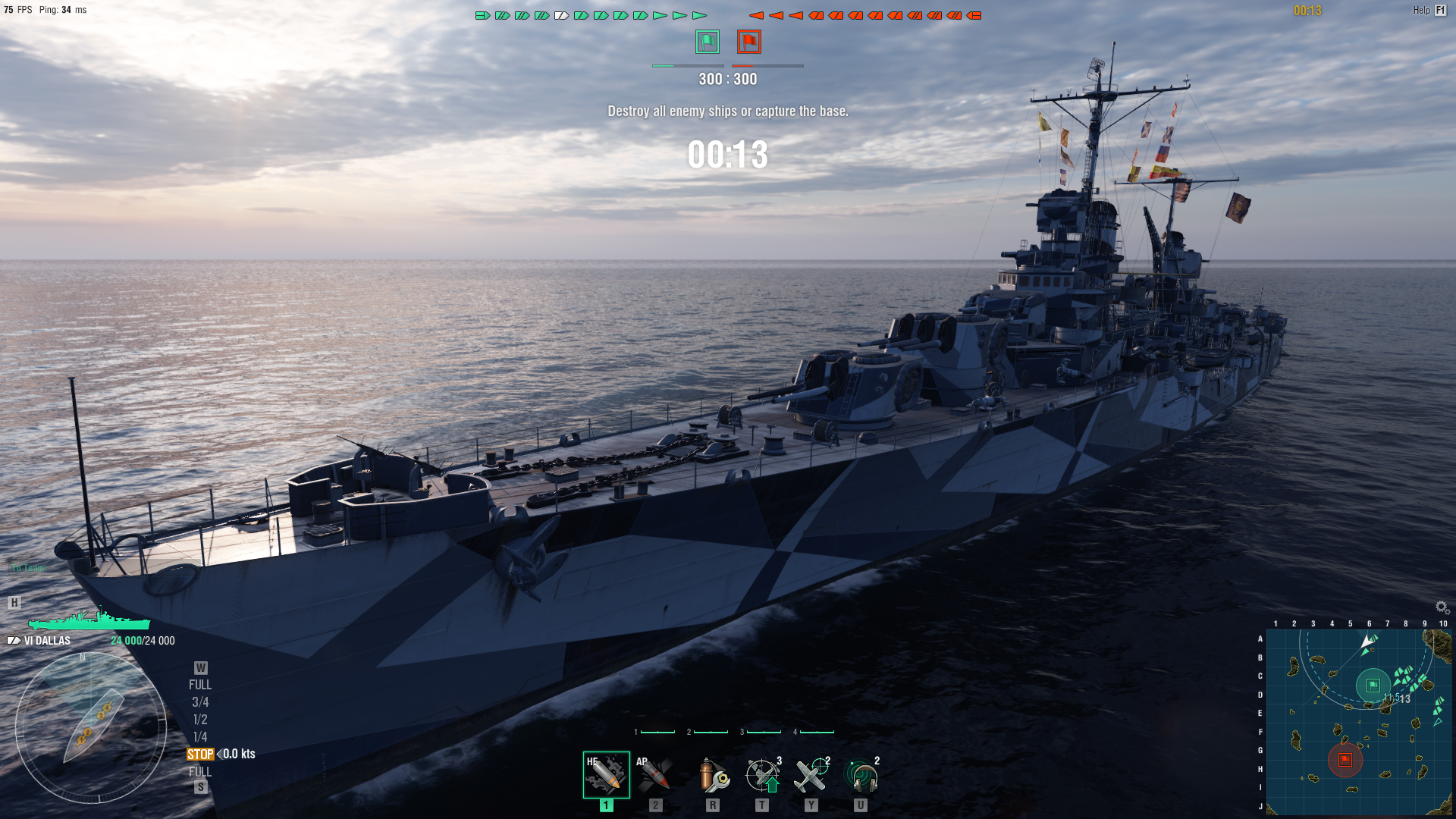This screenshot has width=1456, height=819.
Task: Set engine throttle to 1/2 speed
Action: click(200, 720)
